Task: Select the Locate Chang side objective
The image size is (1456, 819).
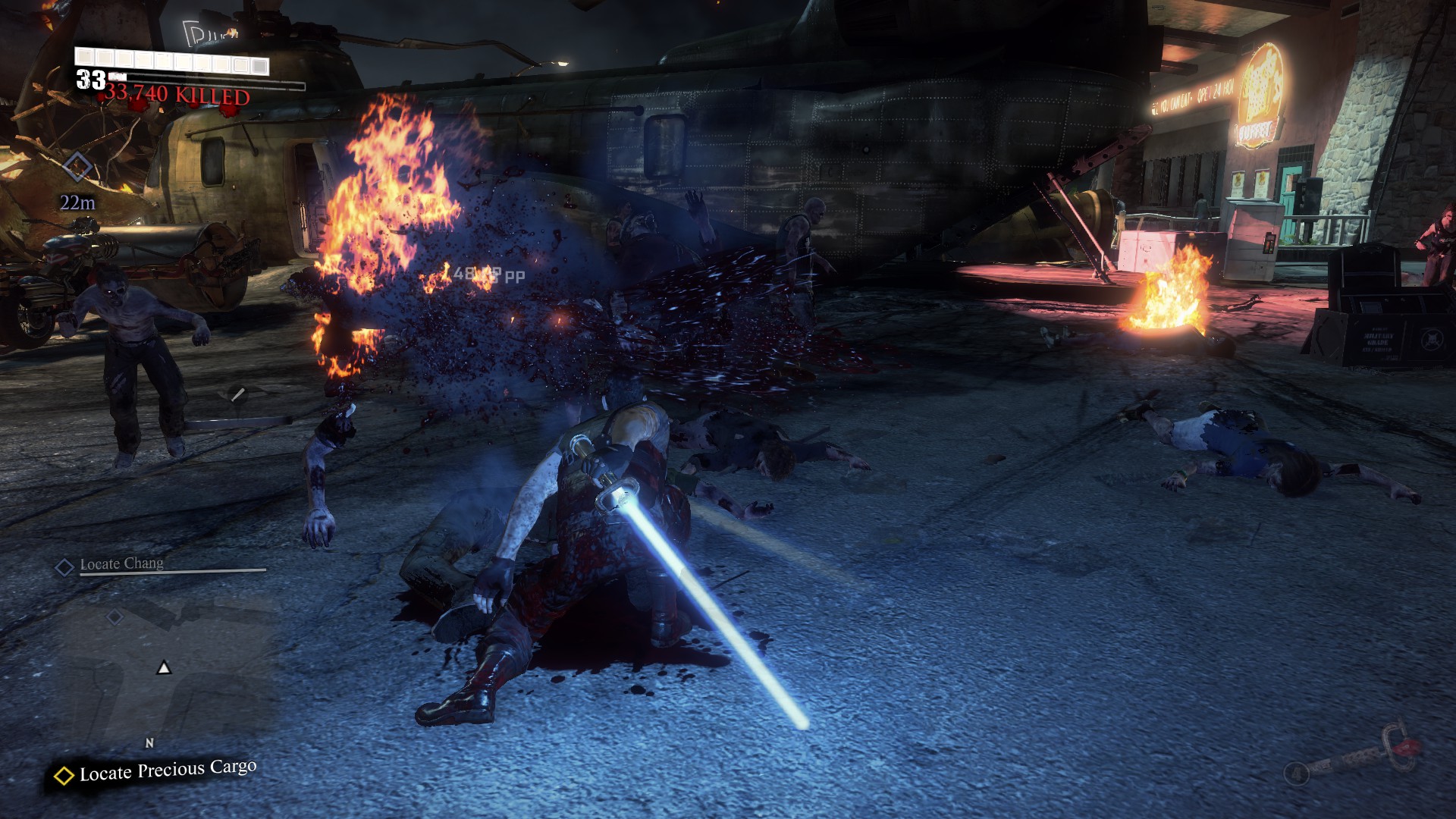Action: coord(121,564)
